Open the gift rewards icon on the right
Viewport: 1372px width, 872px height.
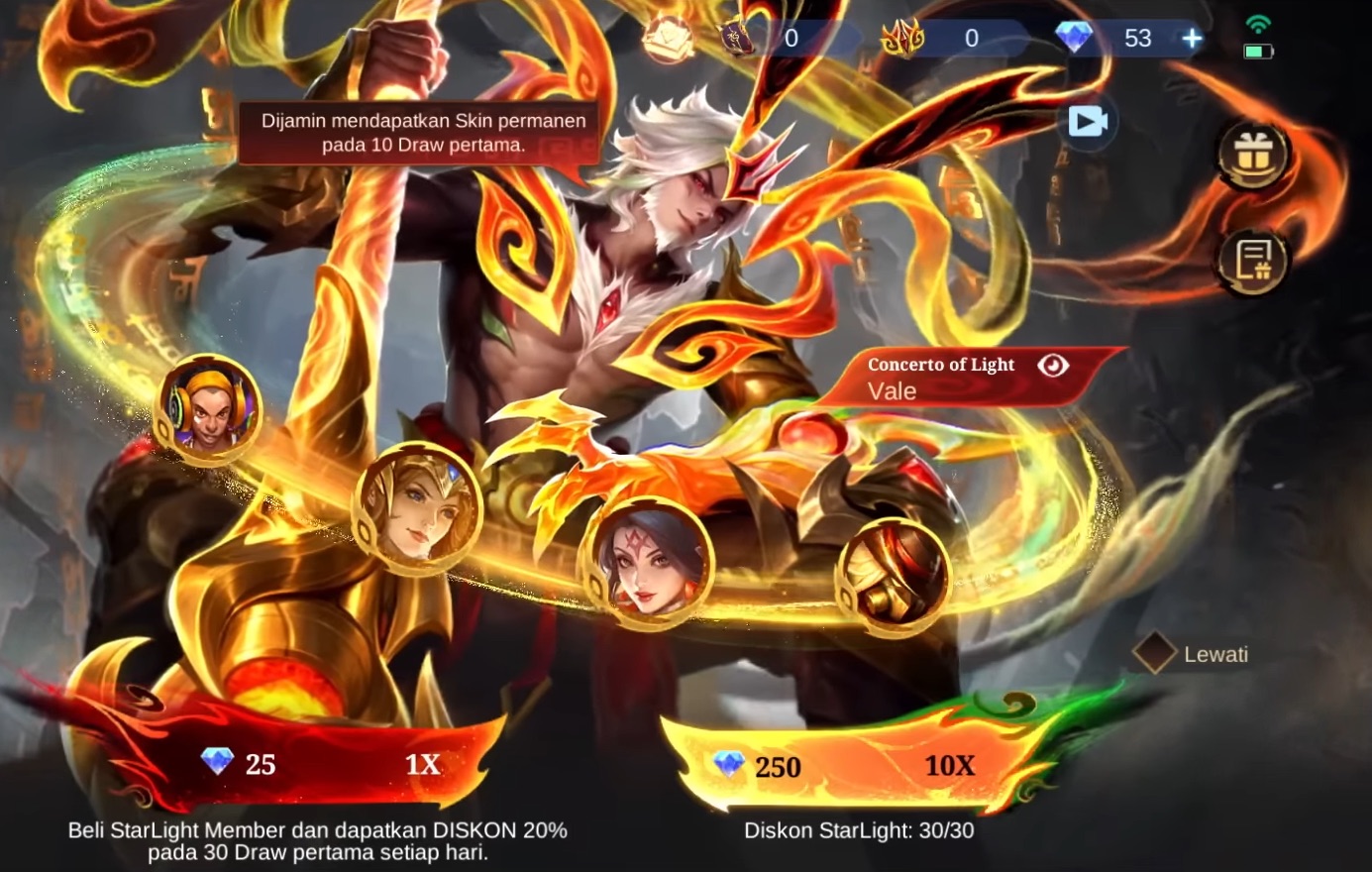(1252, 154)
